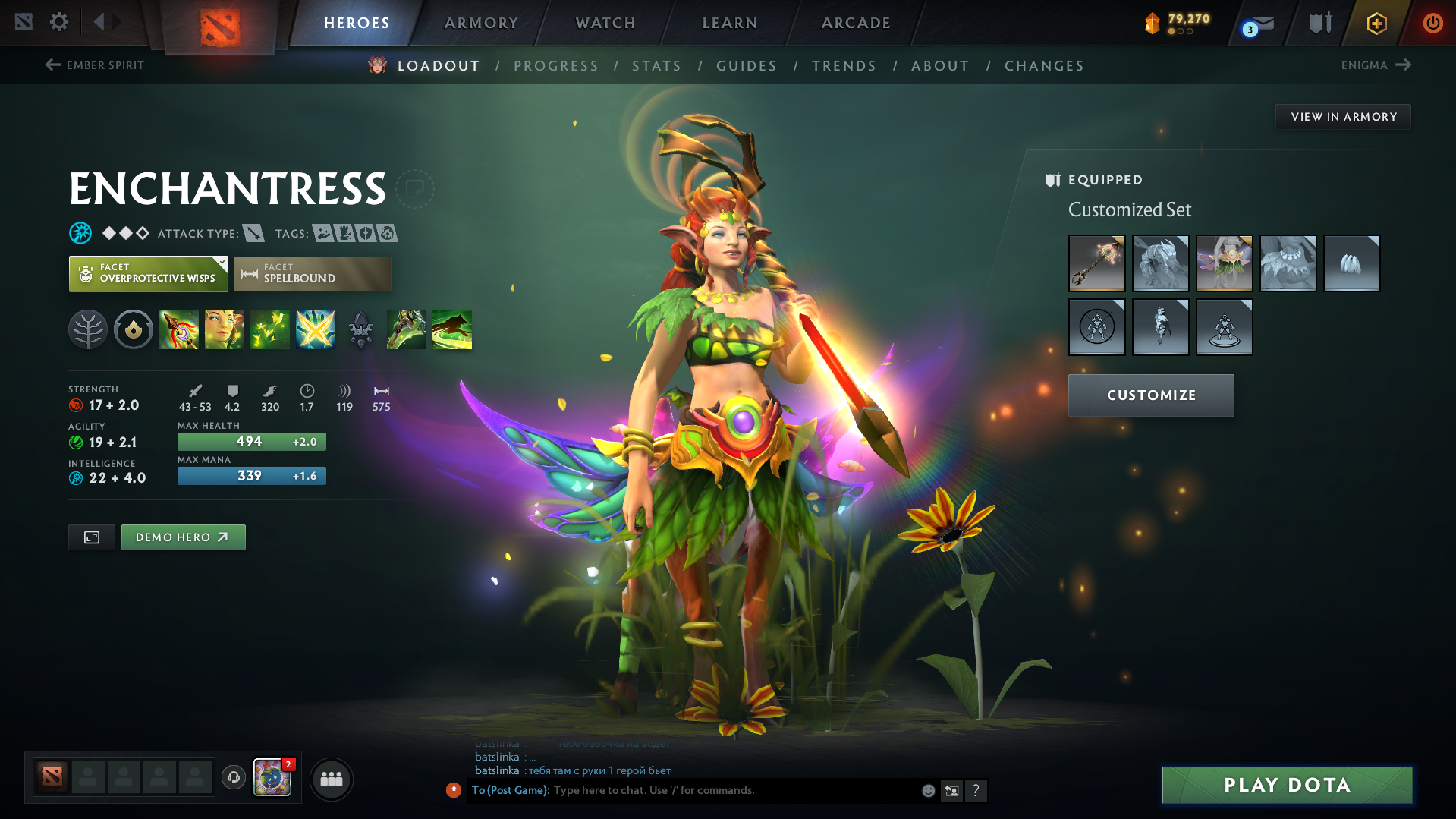
Task: View the hero Progress section
Action: click(x=555, y=66)
